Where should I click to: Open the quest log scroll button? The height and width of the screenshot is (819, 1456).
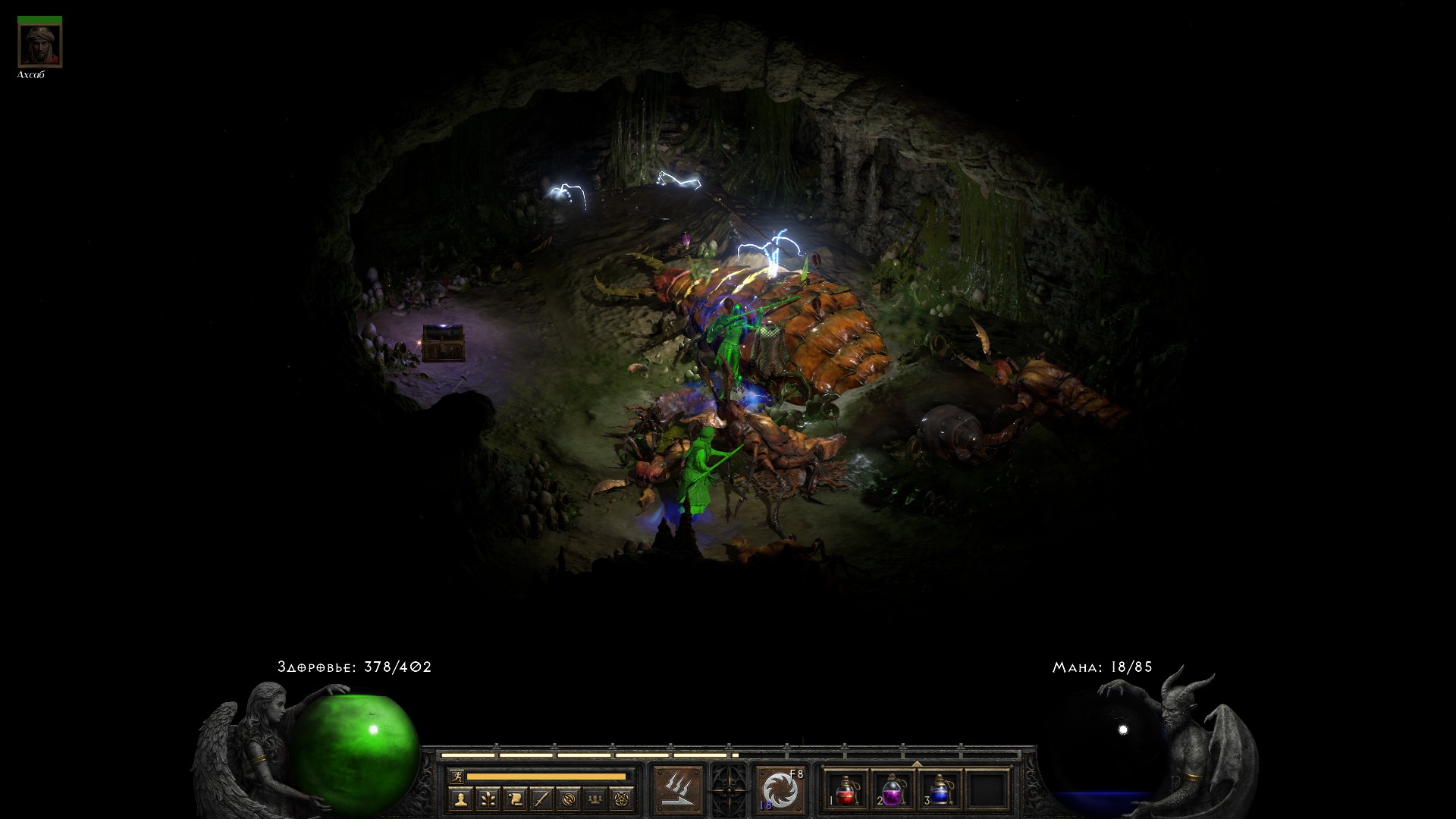514,799
